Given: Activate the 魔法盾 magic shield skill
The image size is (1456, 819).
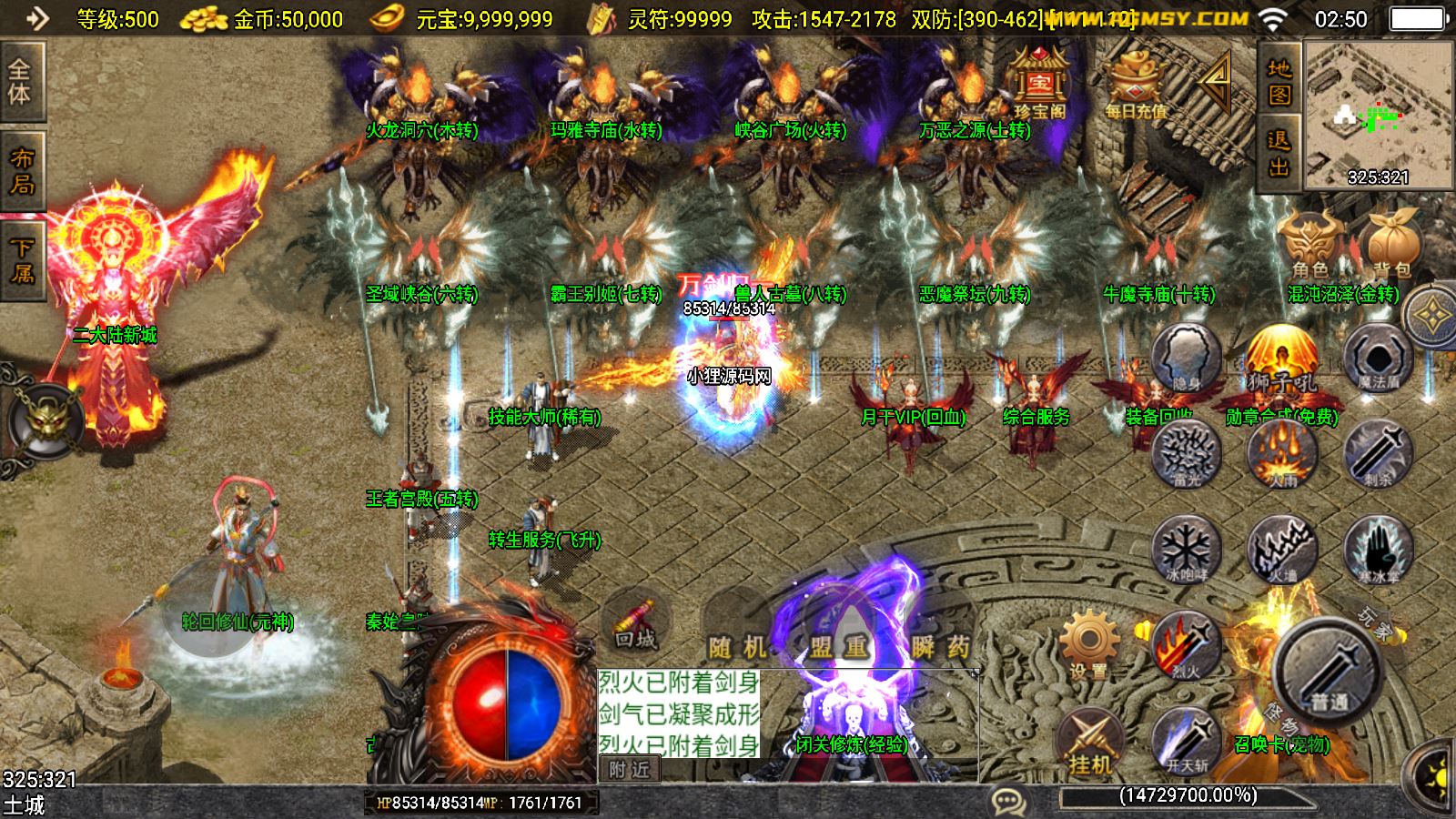Looking at the screenshot, I should 1378,357.
